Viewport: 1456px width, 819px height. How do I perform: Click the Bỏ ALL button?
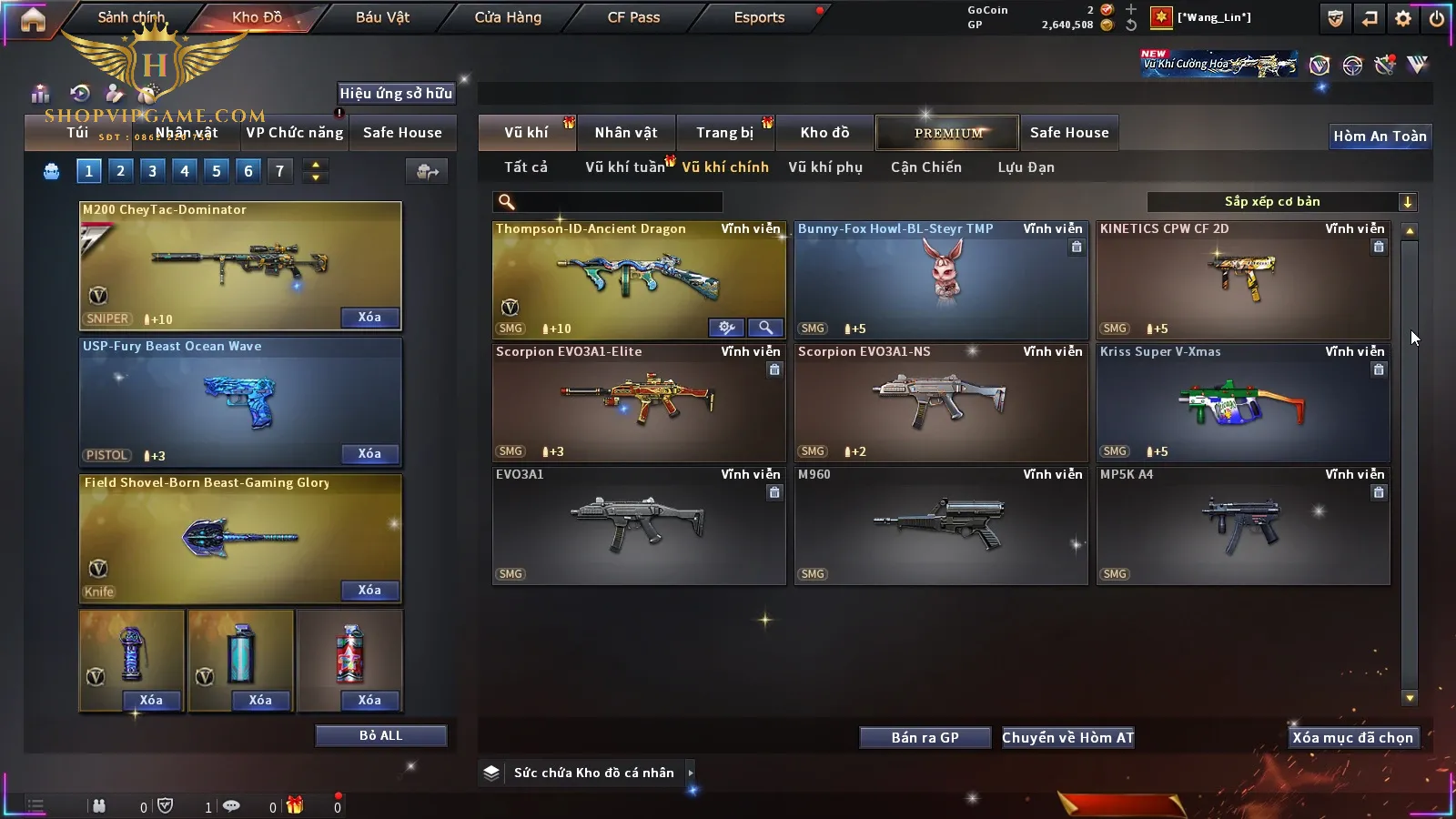[380, 735]
